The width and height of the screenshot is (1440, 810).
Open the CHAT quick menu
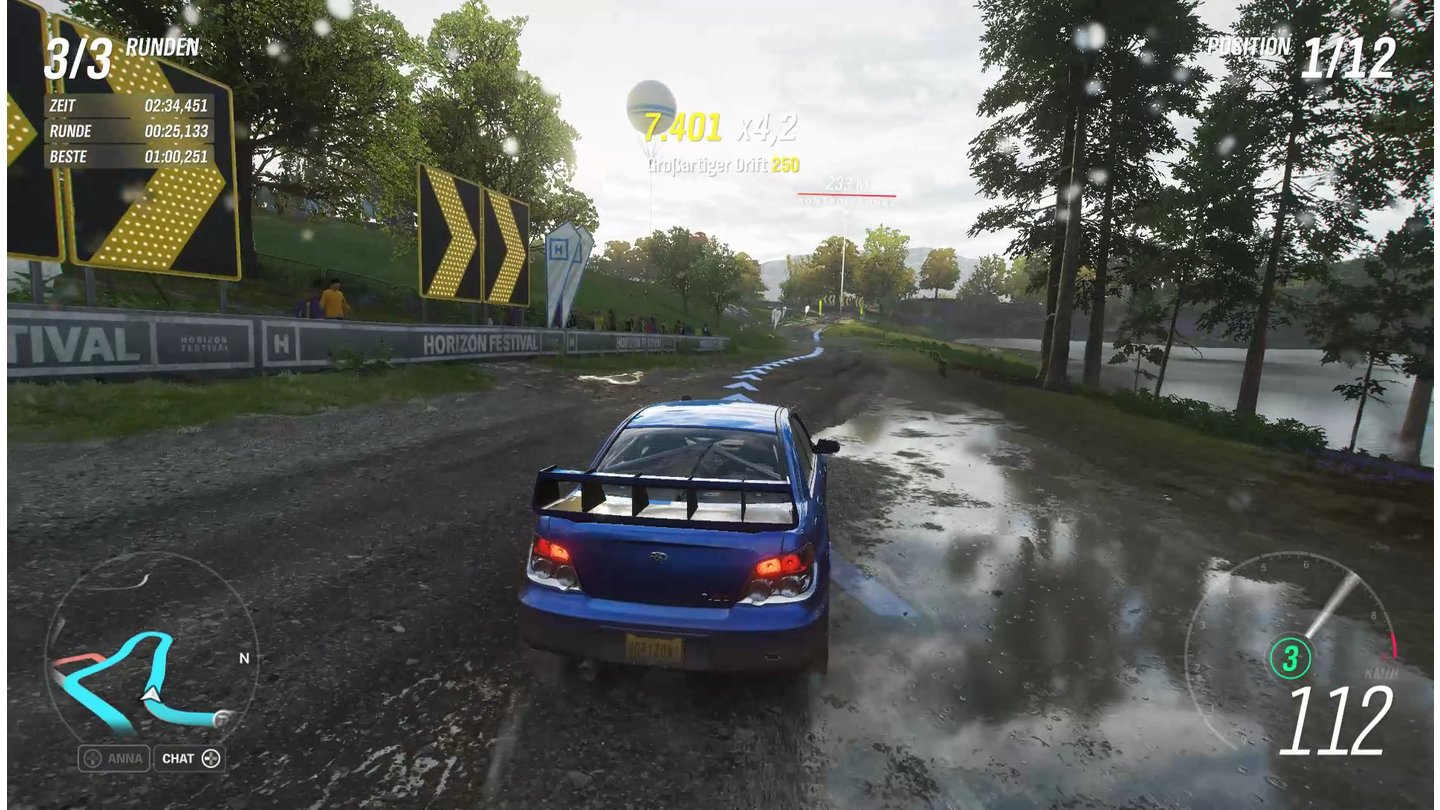pos(190,758)
